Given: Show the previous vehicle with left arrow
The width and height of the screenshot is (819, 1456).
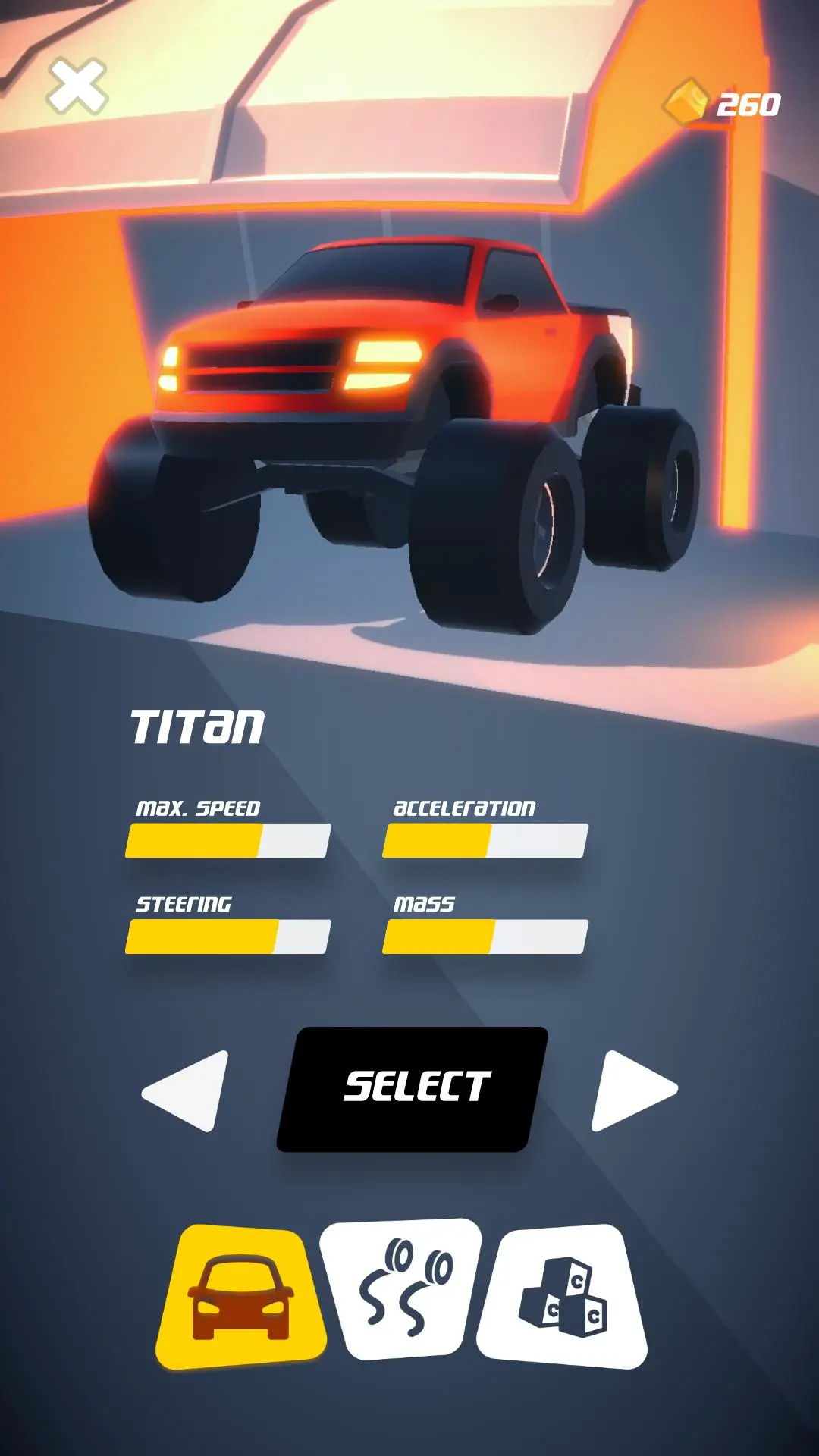Looking at the screenshot, I should pos(190,1090).
